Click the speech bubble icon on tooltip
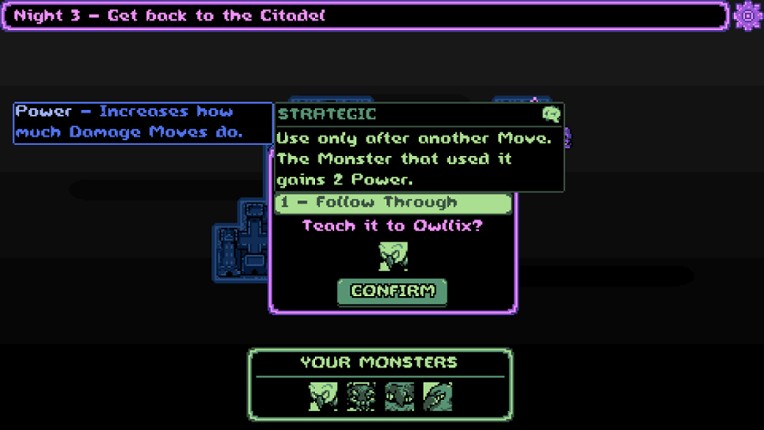Viewport: 764px width, 430px height. click(x=550, y=114)
